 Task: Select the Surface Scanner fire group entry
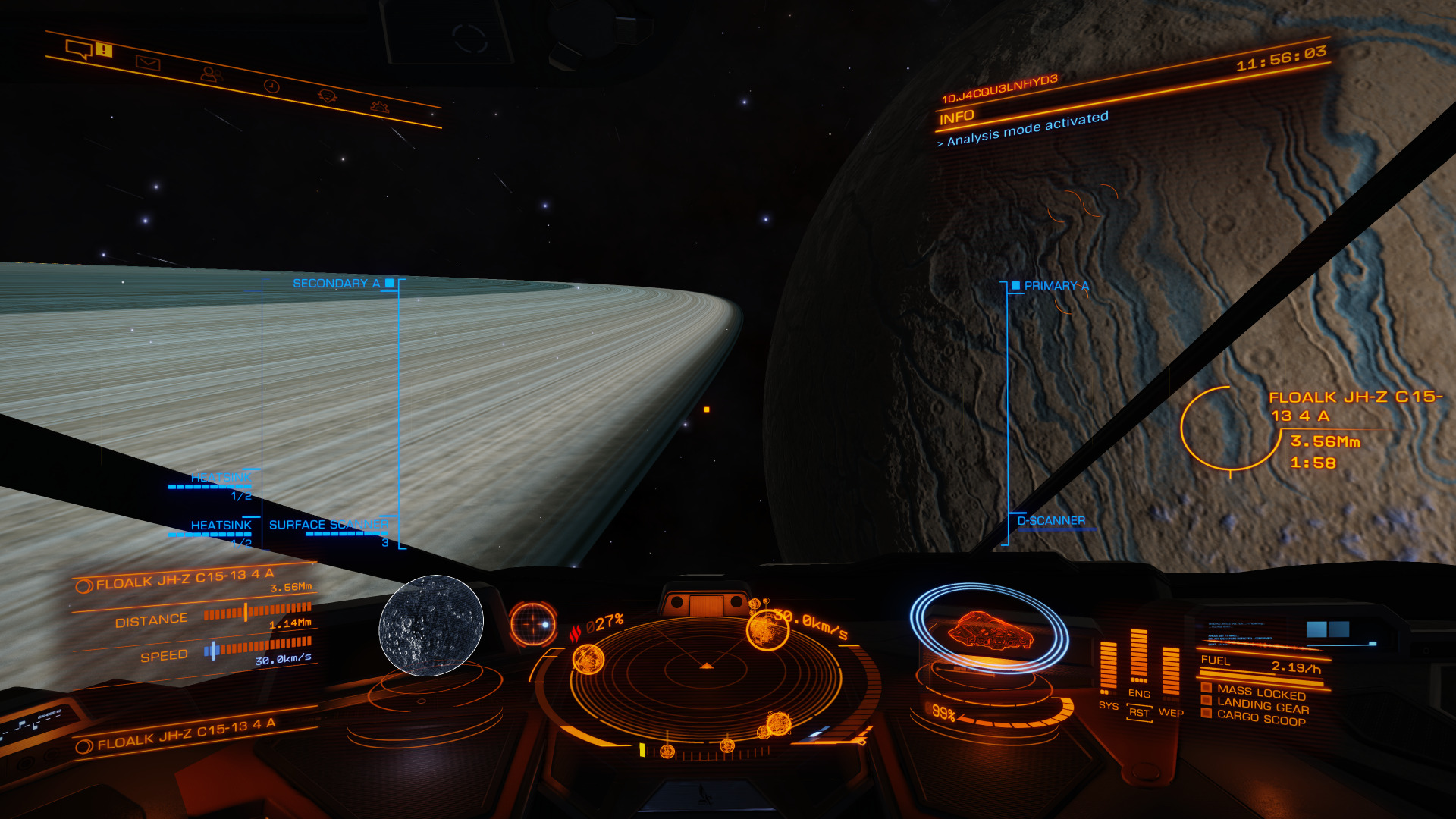(x=328, y=525)
